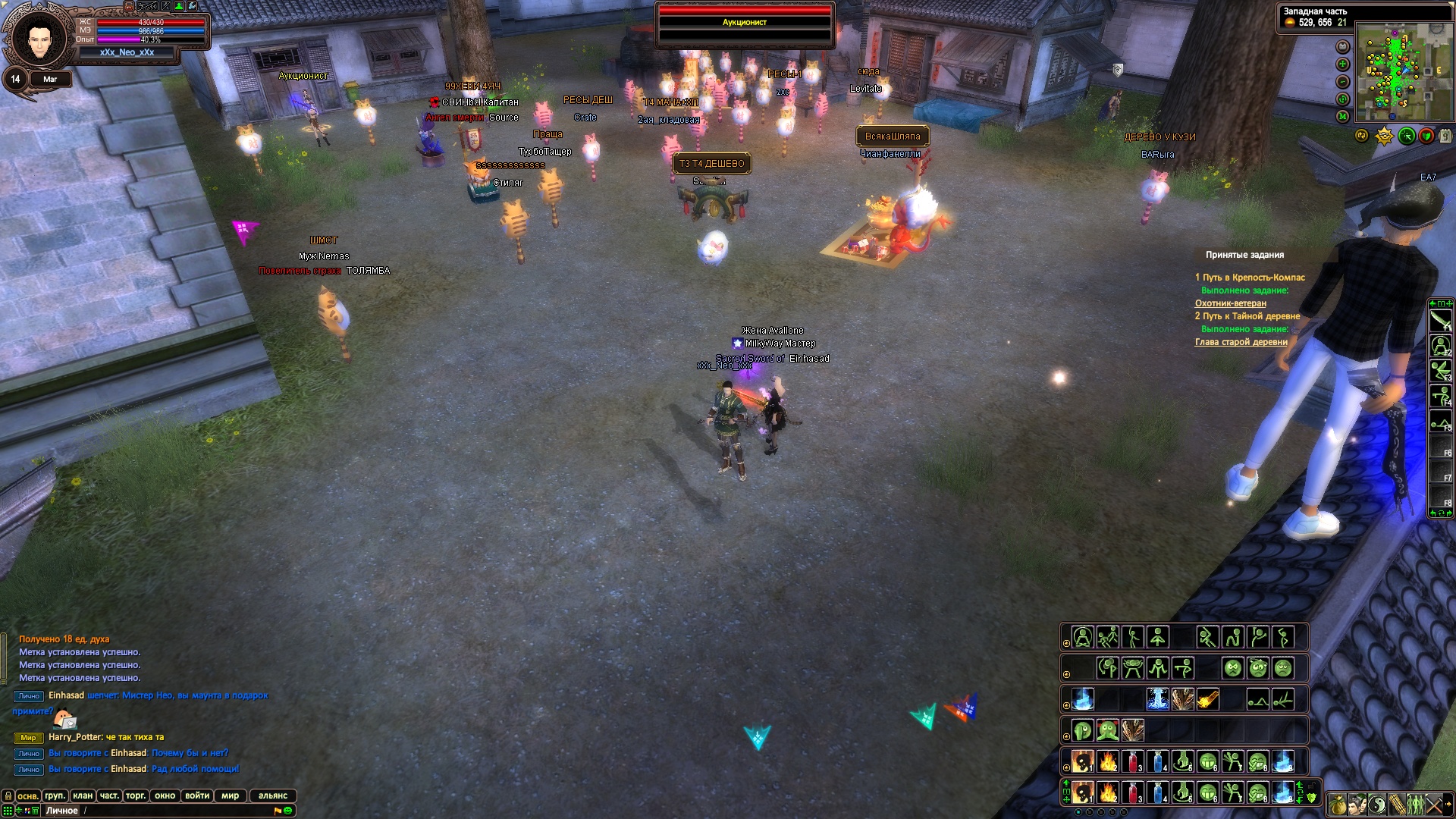Open quest link Глава старой деревни
This screenshot has height=819, width=1456.
pos(1241,342)
